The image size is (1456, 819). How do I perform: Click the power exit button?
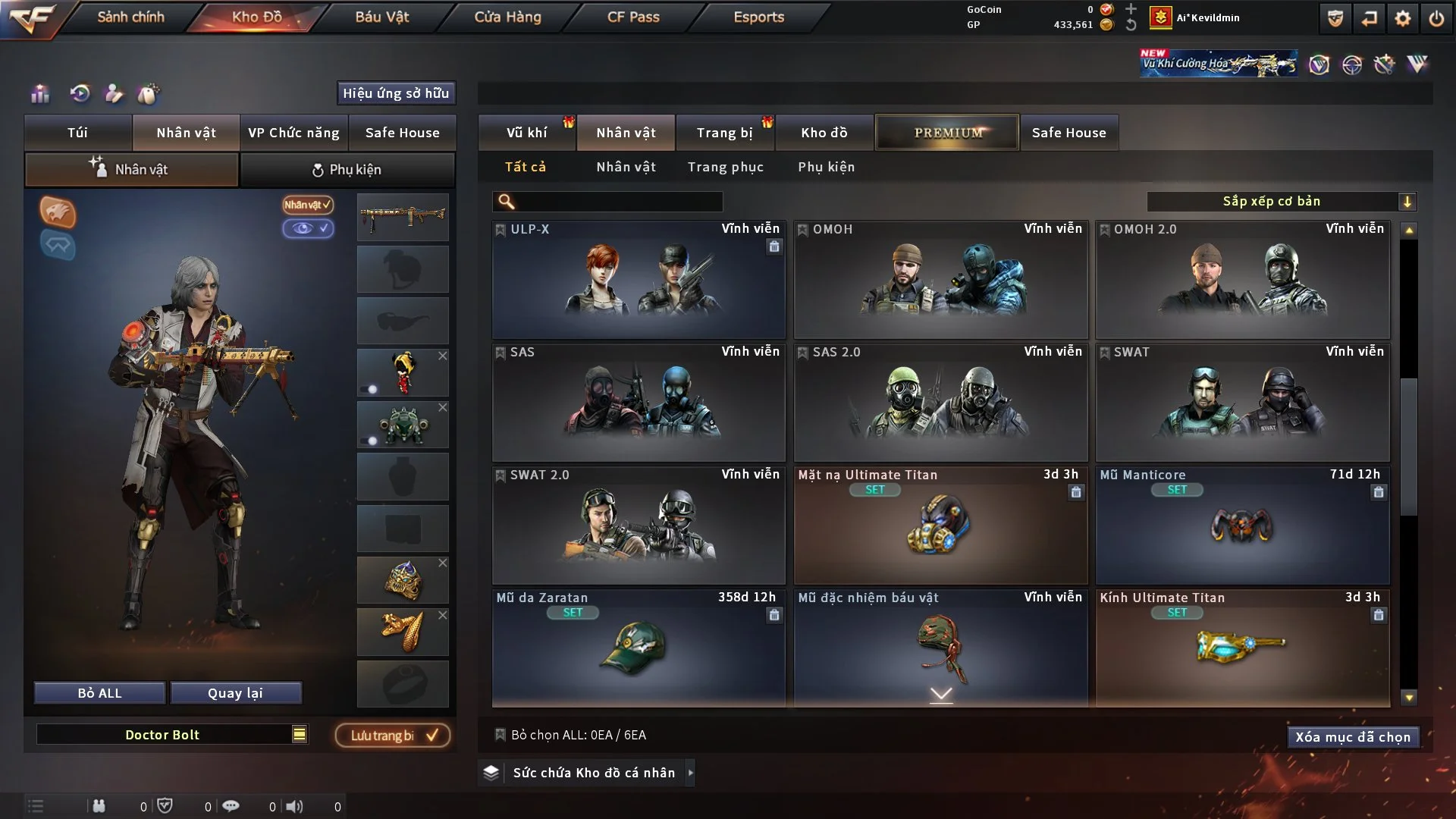(x=1436, y=18)
